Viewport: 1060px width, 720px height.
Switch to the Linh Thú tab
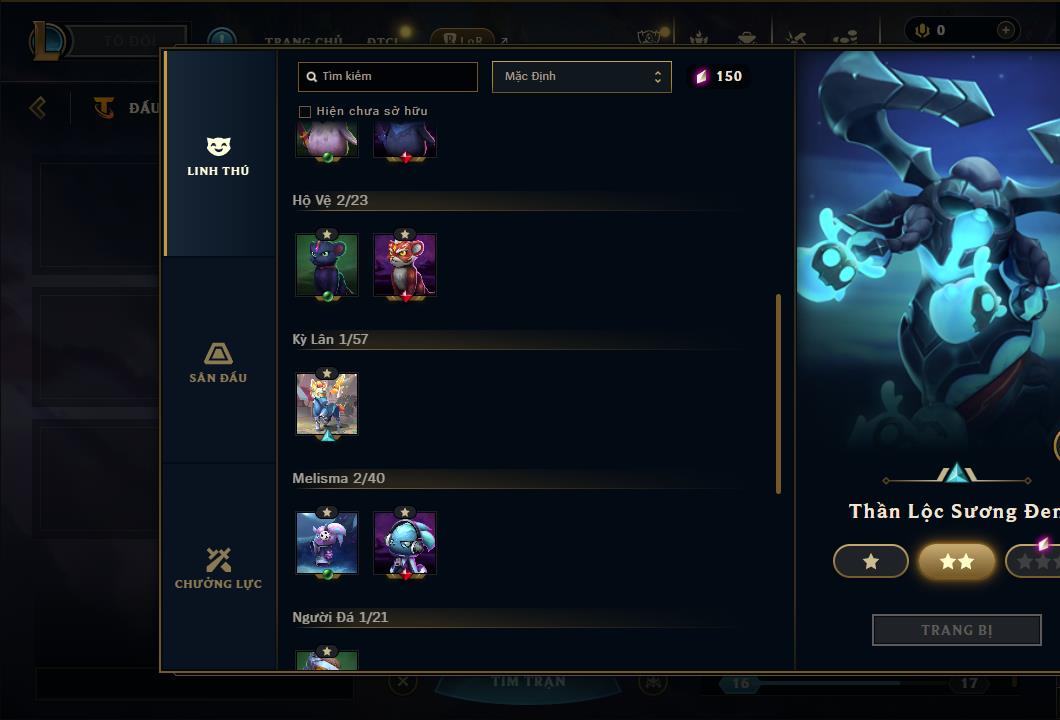(x=218, y=156)
